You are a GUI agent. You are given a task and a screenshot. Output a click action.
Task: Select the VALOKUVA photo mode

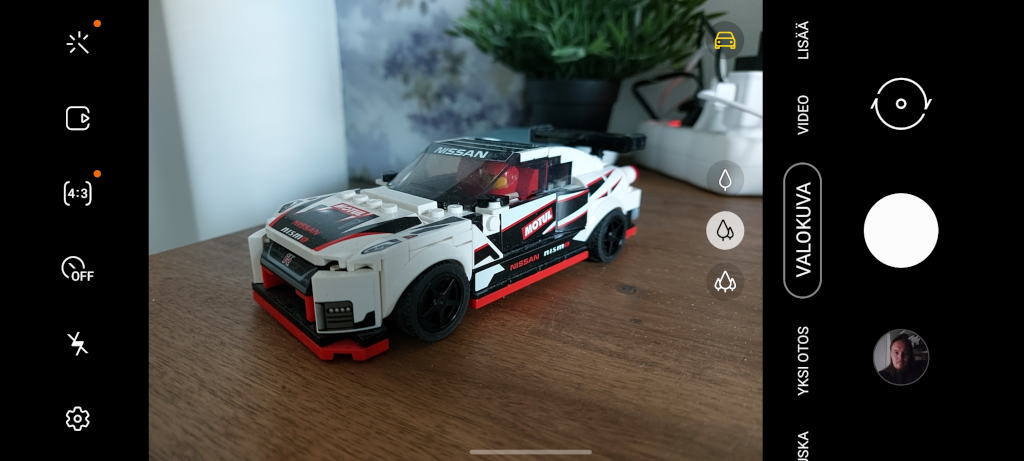(803, 230)
